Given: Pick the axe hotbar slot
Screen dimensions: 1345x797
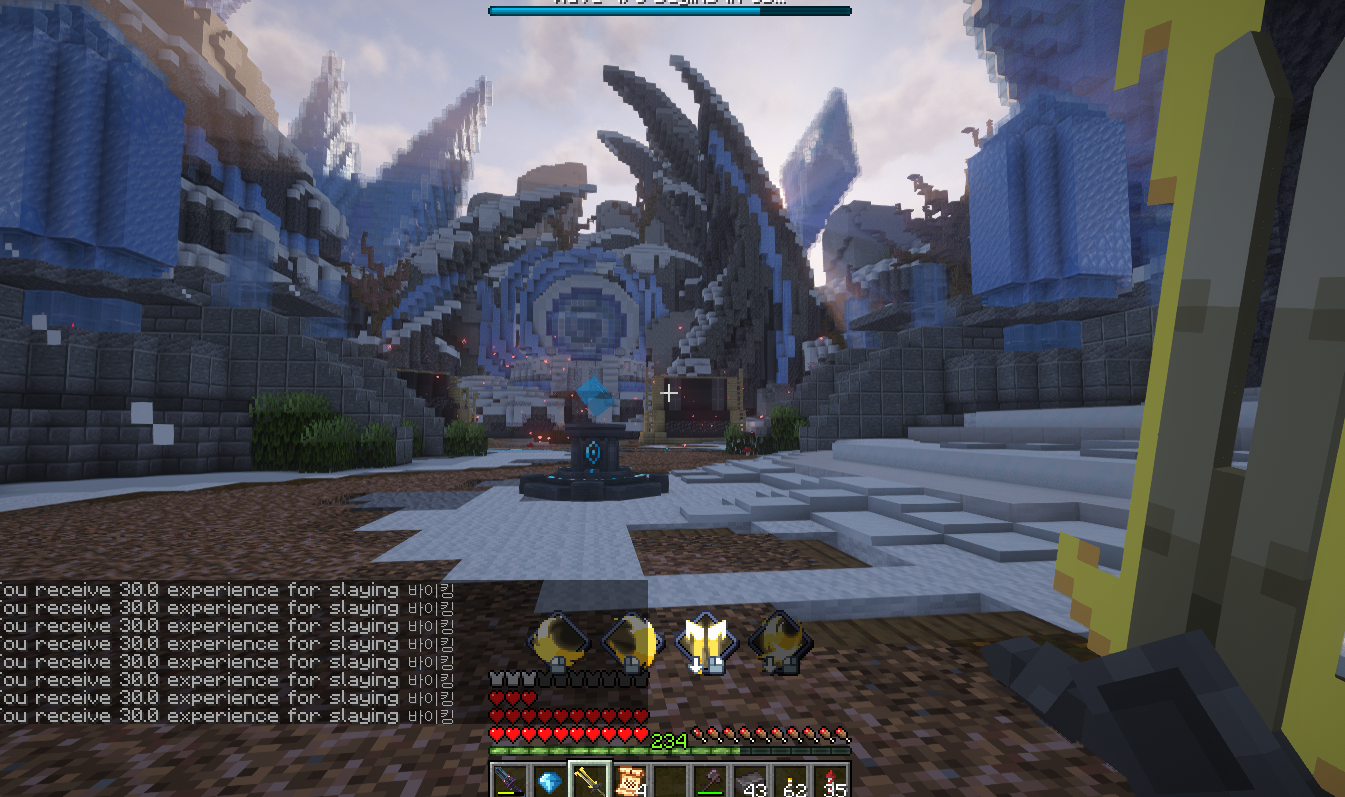Looking at the screenshot, I should [x=711, y=781].
